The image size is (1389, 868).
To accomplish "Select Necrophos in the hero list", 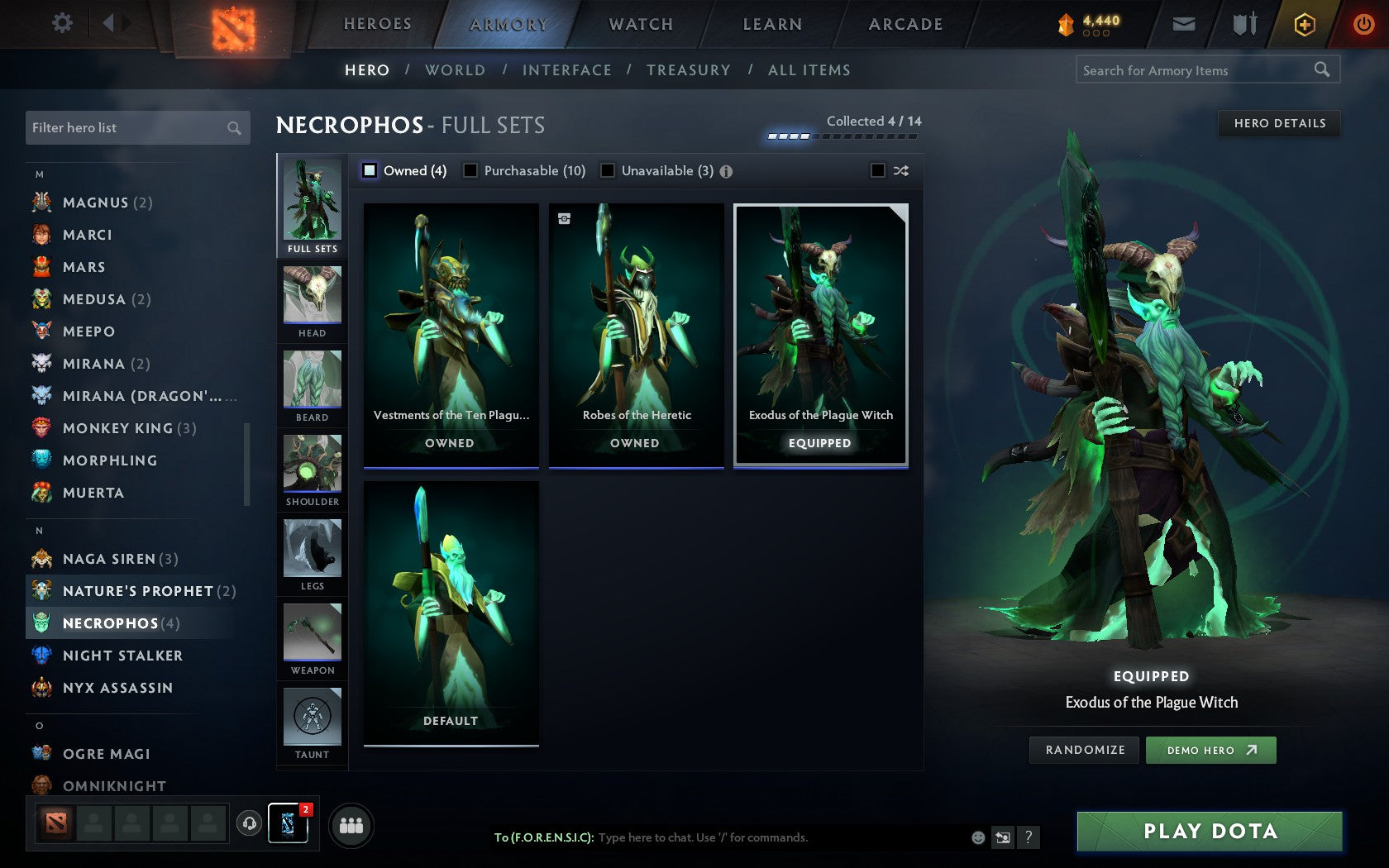I will pos(110,622).
